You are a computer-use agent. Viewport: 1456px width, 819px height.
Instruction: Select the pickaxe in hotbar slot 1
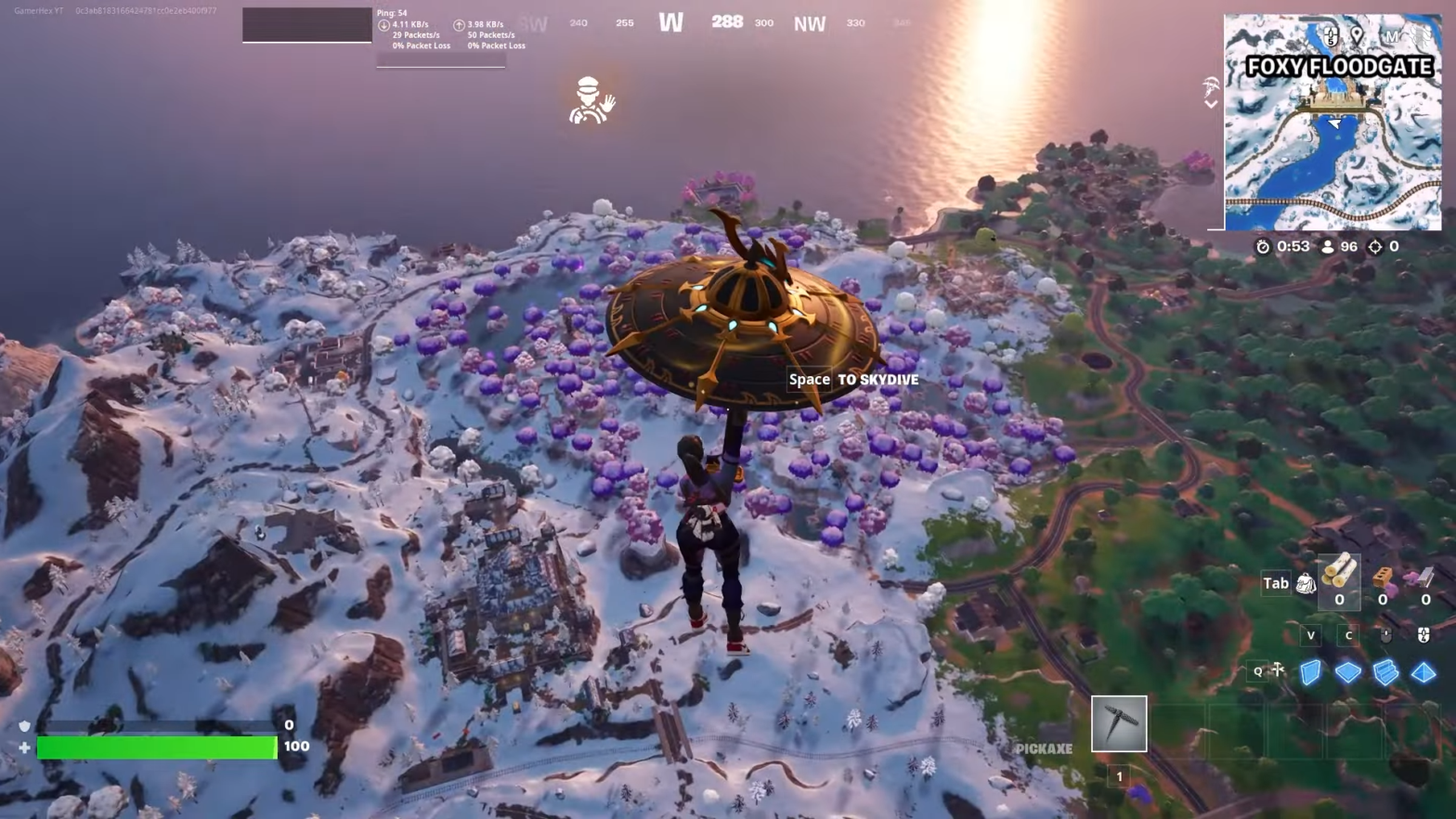coord(1118,723)
